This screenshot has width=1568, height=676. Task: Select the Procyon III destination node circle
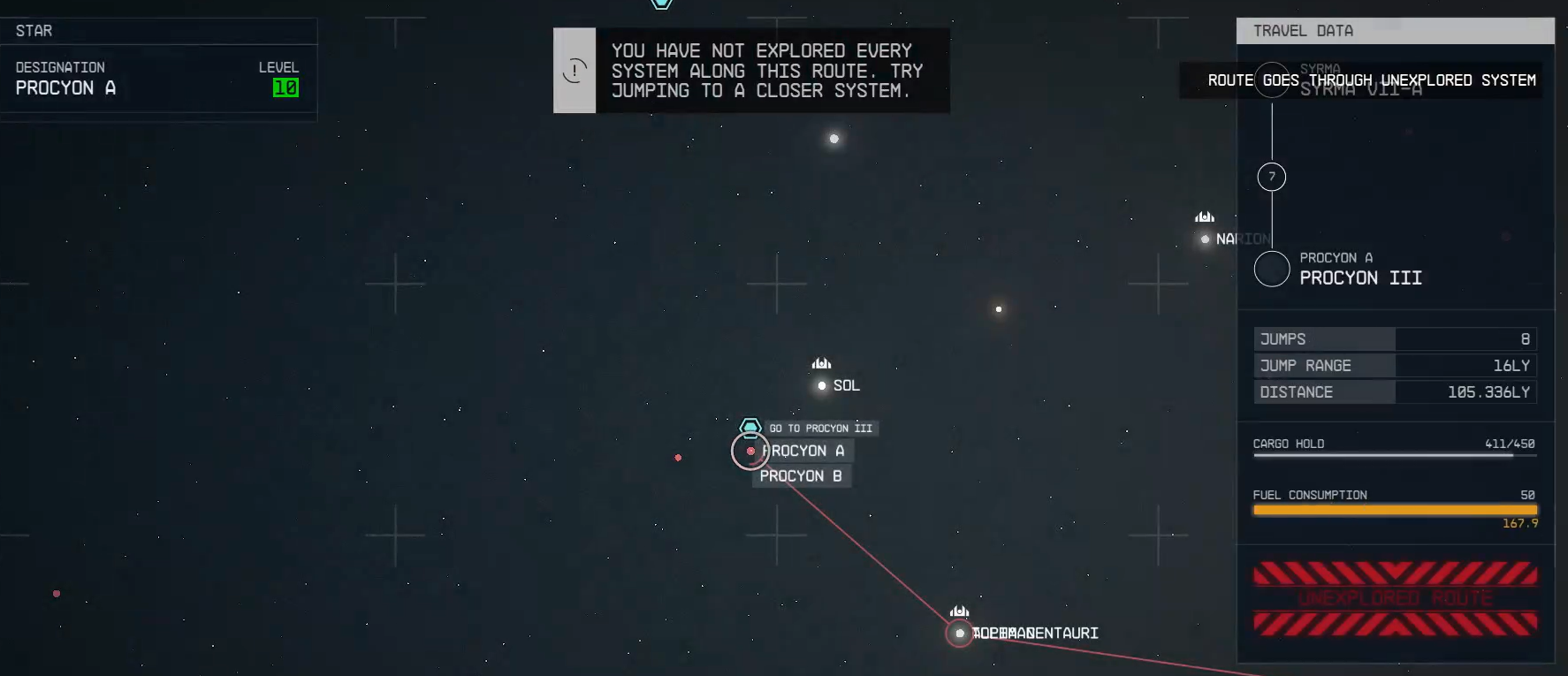pos(1271,268)
